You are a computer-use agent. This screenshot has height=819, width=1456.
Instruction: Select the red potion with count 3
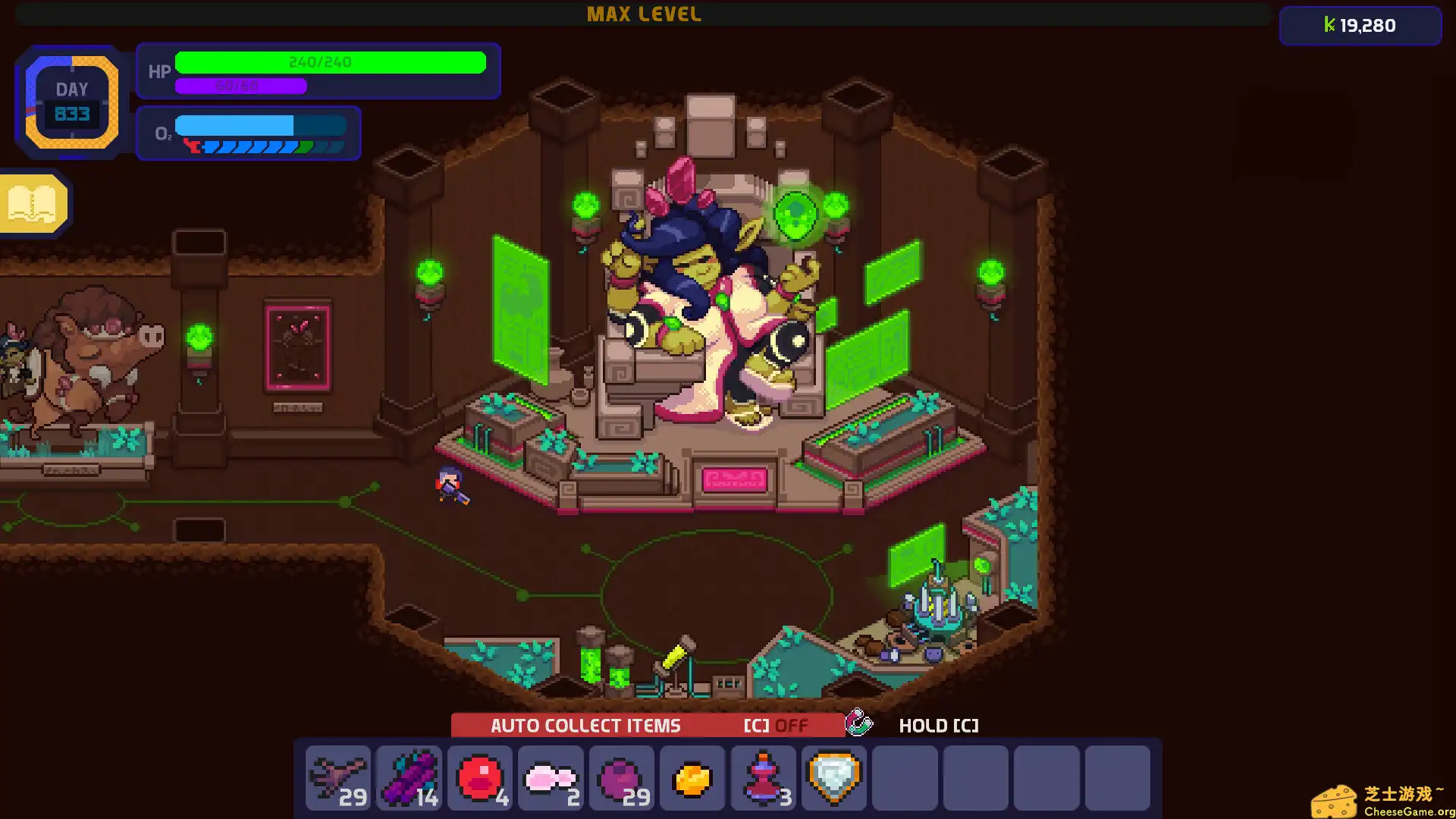point(764,777)
